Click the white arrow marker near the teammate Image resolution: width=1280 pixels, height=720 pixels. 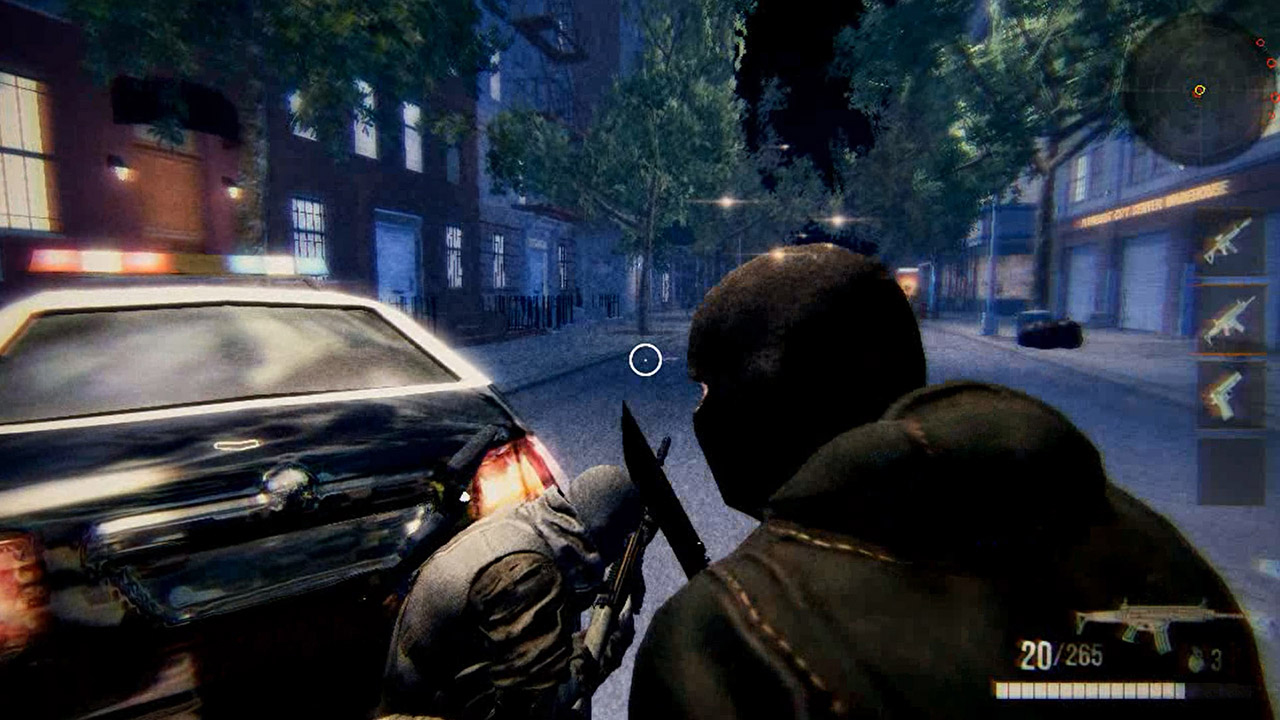pyautogui.click(x=463, y=494)
